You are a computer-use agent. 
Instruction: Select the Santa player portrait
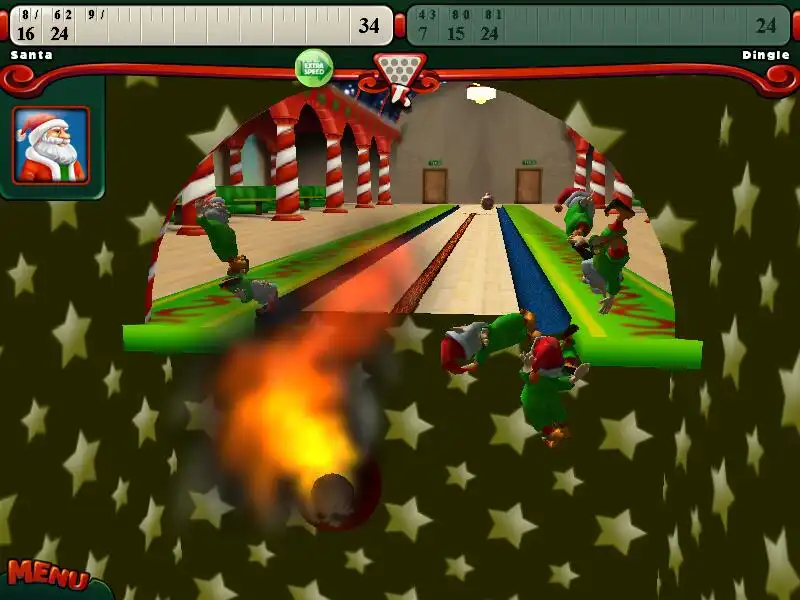[51, 145]
